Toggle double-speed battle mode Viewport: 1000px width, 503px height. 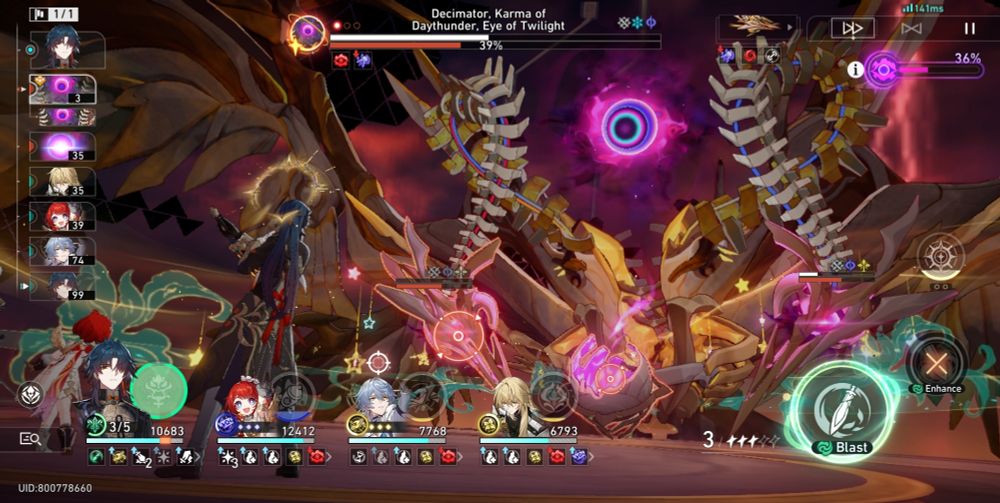click(x=852, y=28)
